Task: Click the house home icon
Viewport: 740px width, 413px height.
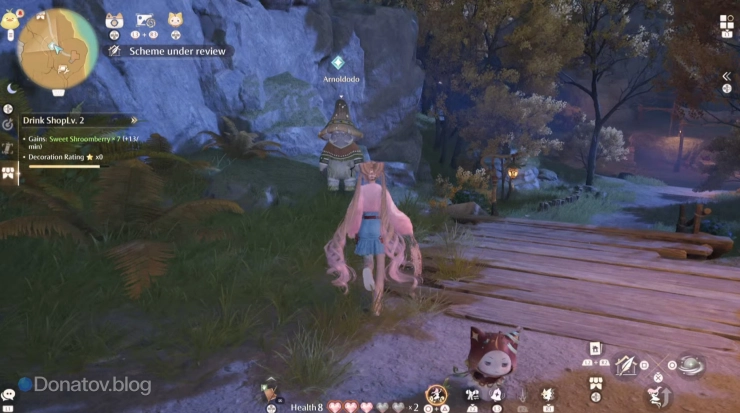Action: coord(595,347)
